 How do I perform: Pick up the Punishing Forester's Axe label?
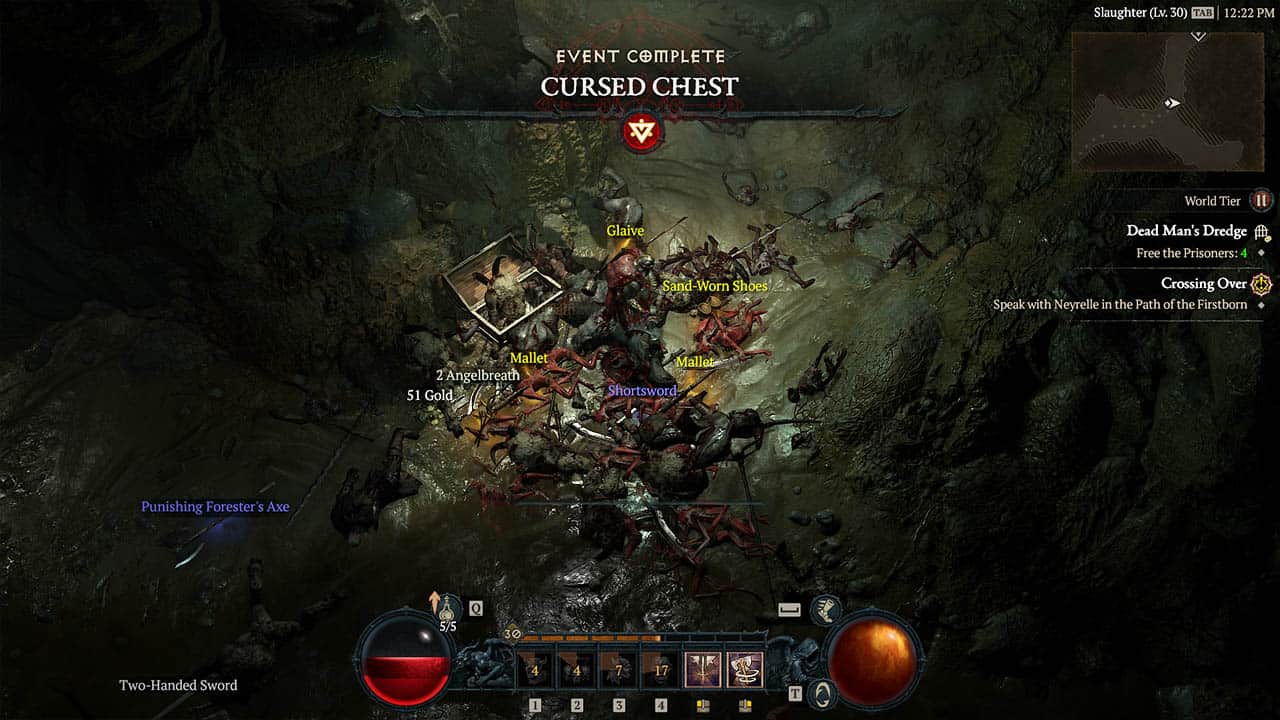click(x=215, y=507)
